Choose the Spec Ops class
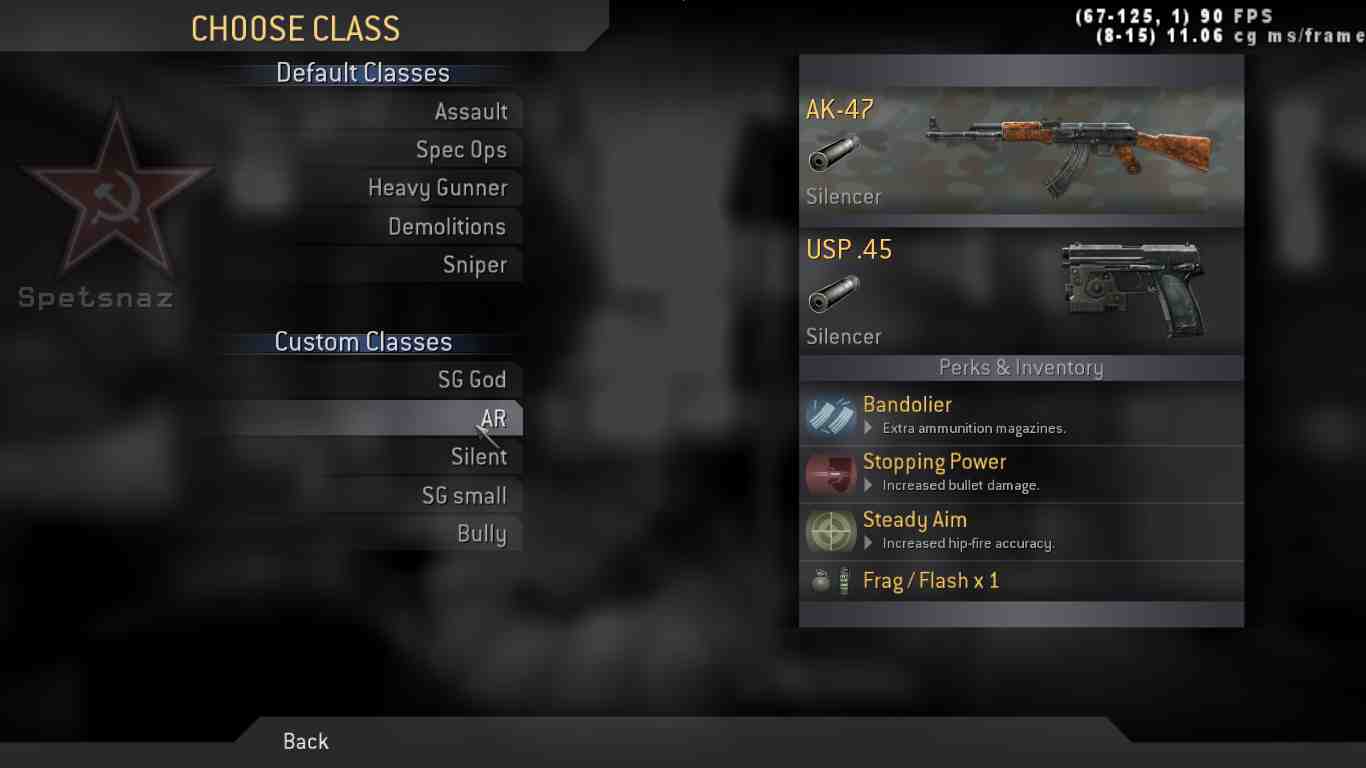 click(x=461, y=150)
